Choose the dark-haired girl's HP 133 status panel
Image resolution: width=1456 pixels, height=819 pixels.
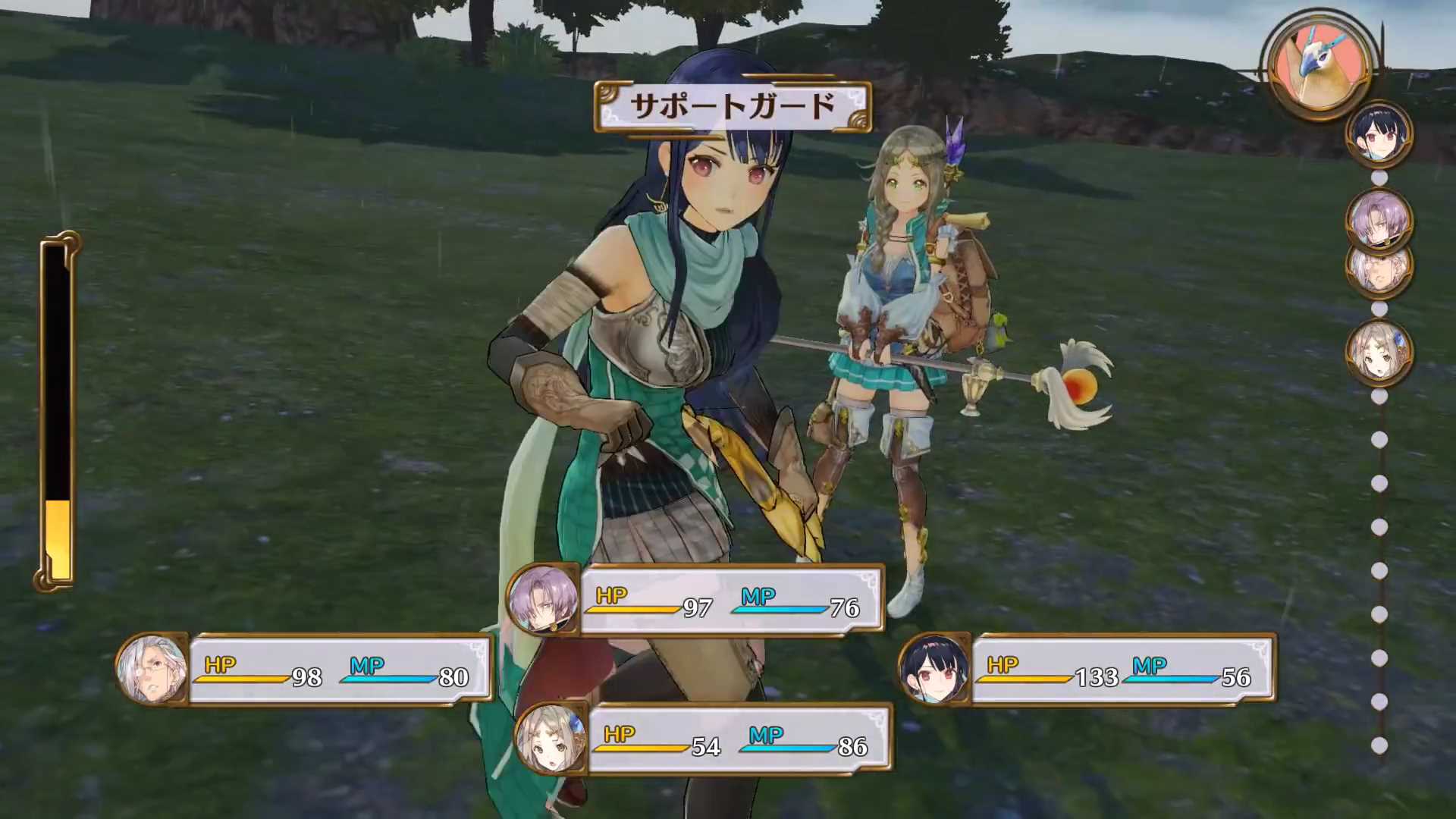(1088, 670)
